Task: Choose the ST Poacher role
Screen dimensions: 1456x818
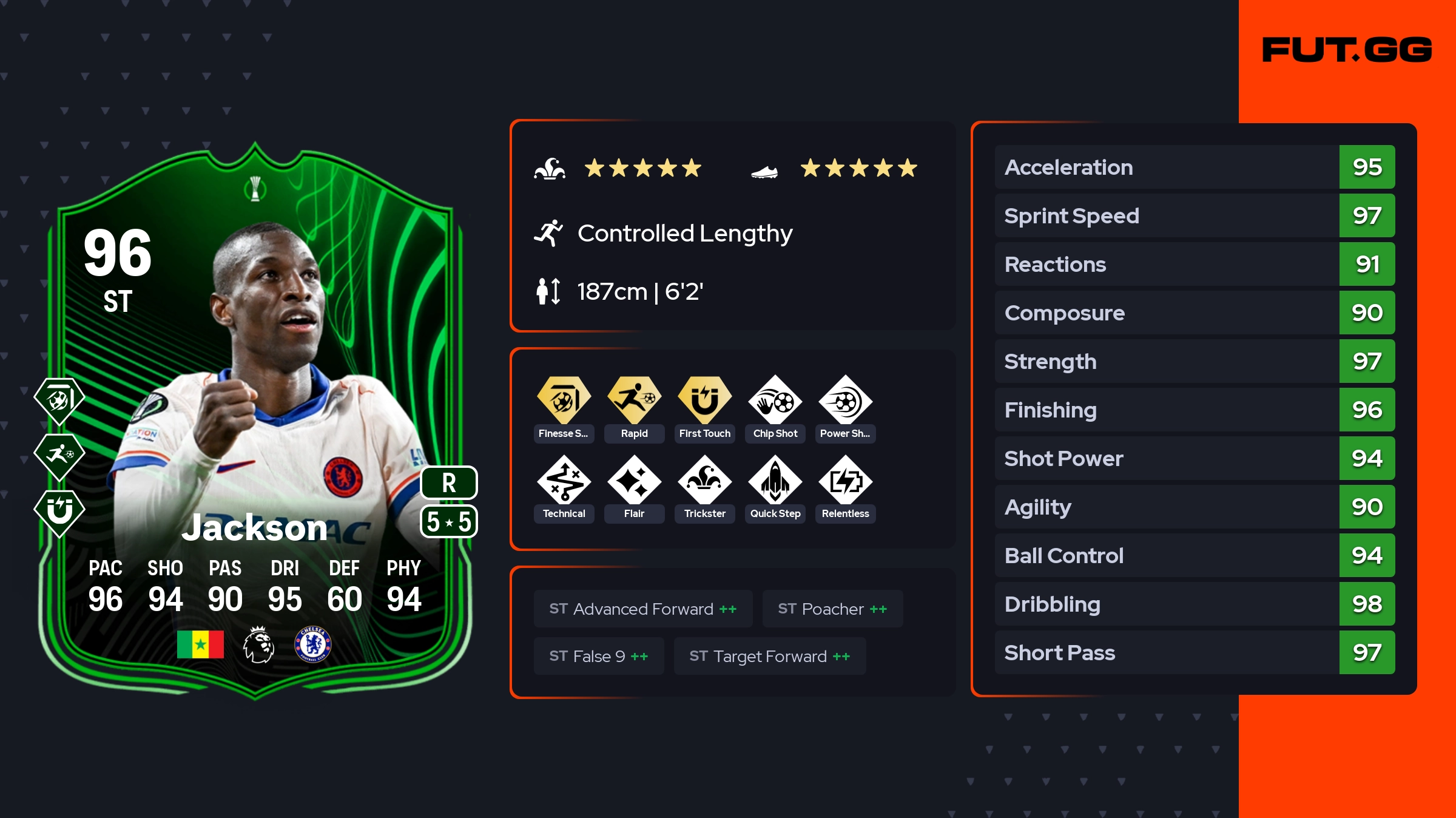Action: pyautogui.click(x=832, y=609)
